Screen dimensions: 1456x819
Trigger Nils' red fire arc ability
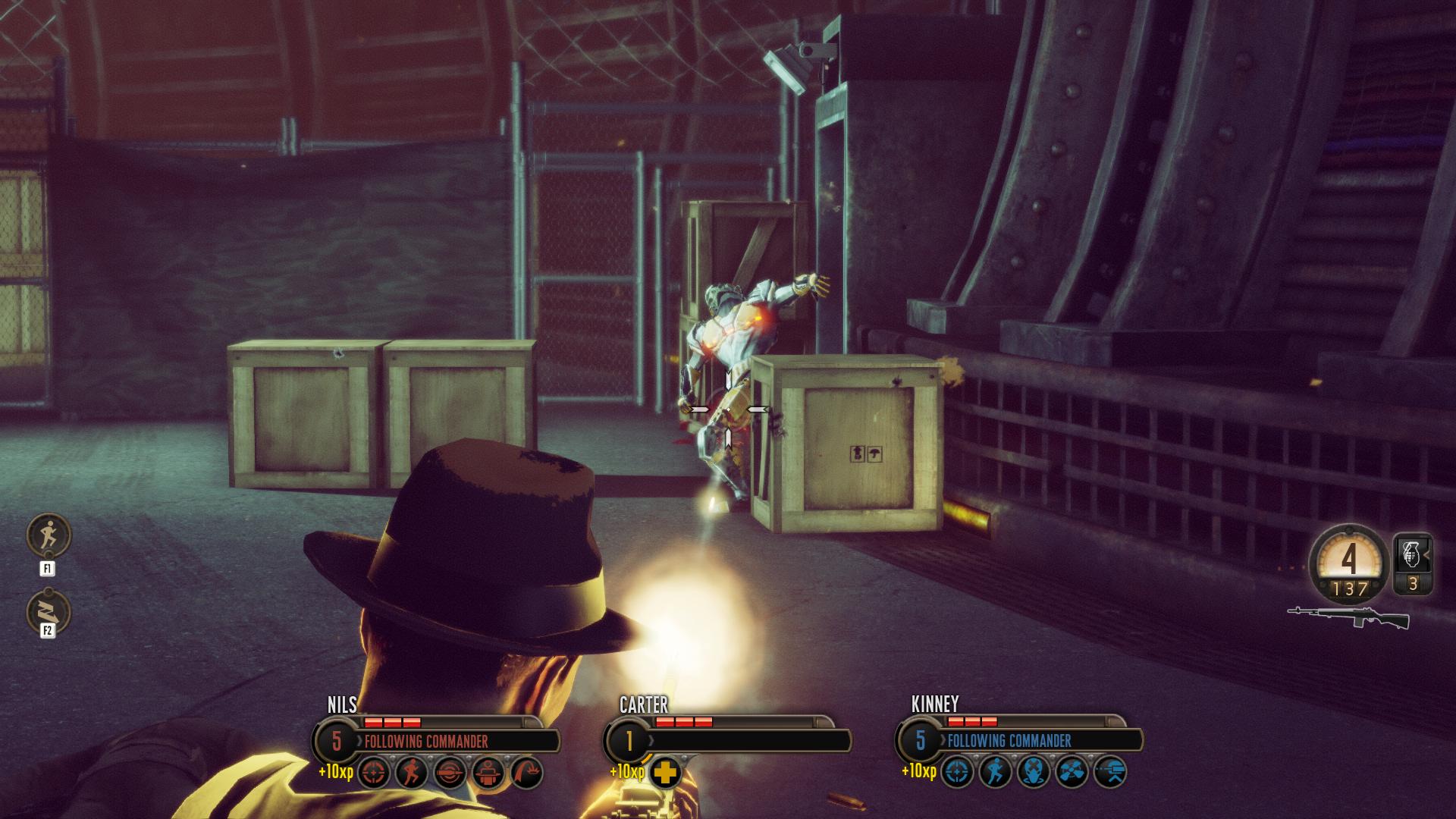527,773
